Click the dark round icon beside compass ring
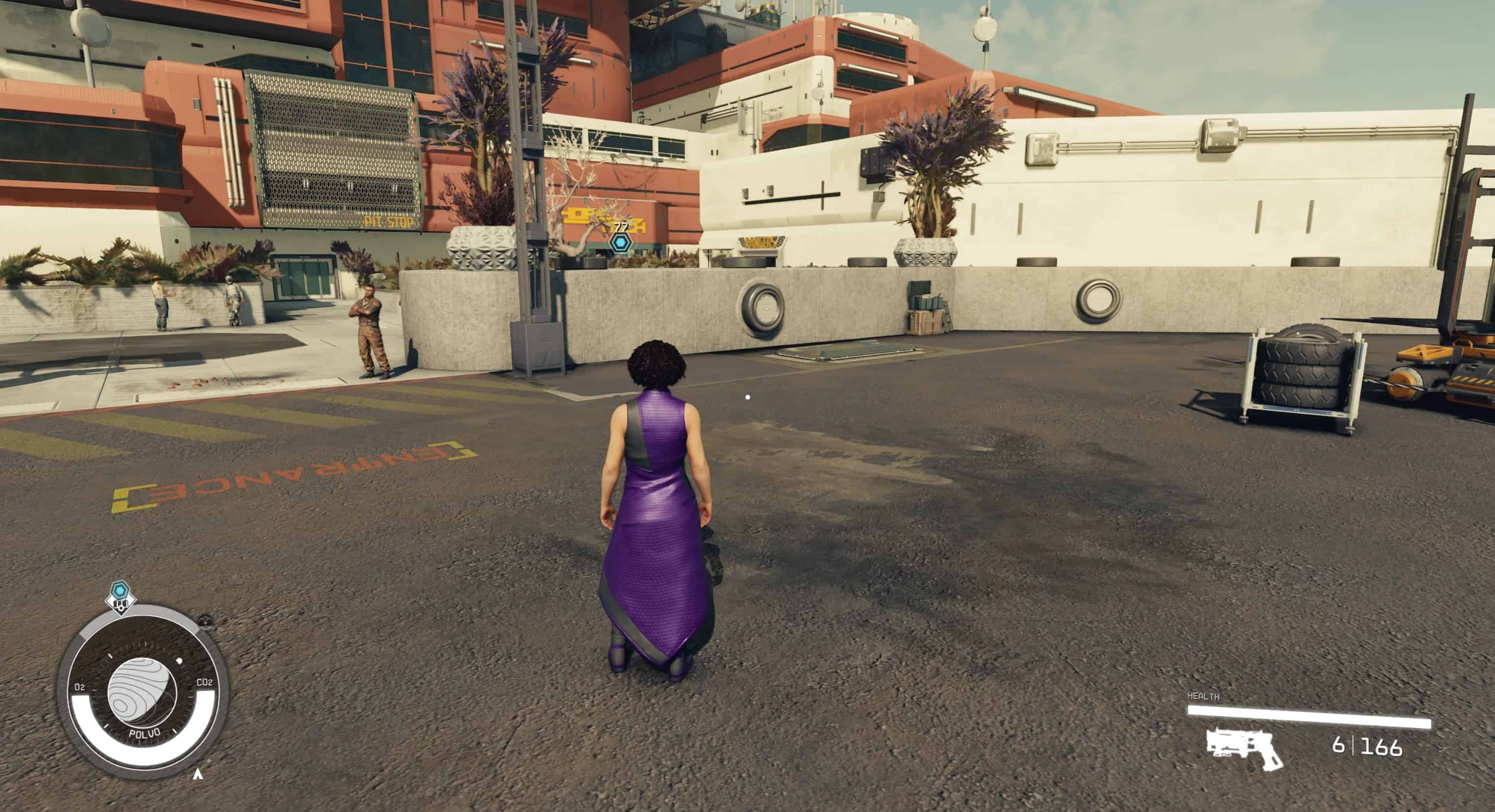The height and width of the screenshot is (812, 1495). point(206,622)
